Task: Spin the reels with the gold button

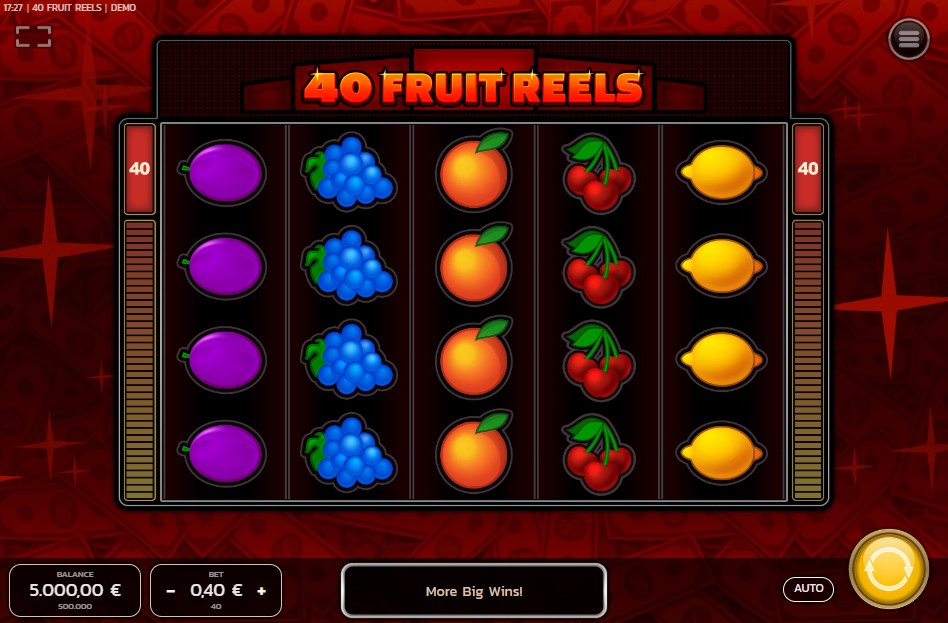Action: [888, 569]
